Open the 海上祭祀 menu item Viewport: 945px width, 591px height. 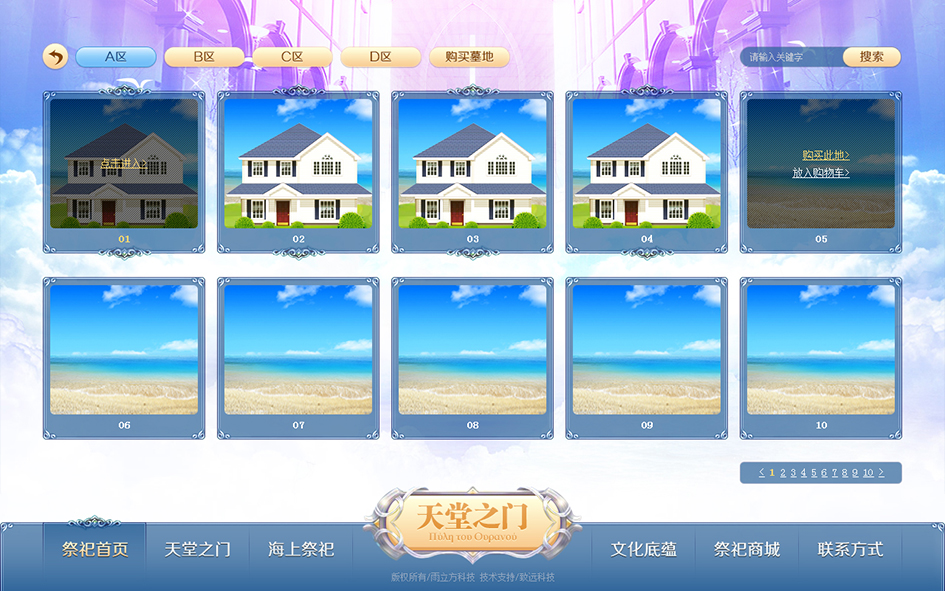301,549
